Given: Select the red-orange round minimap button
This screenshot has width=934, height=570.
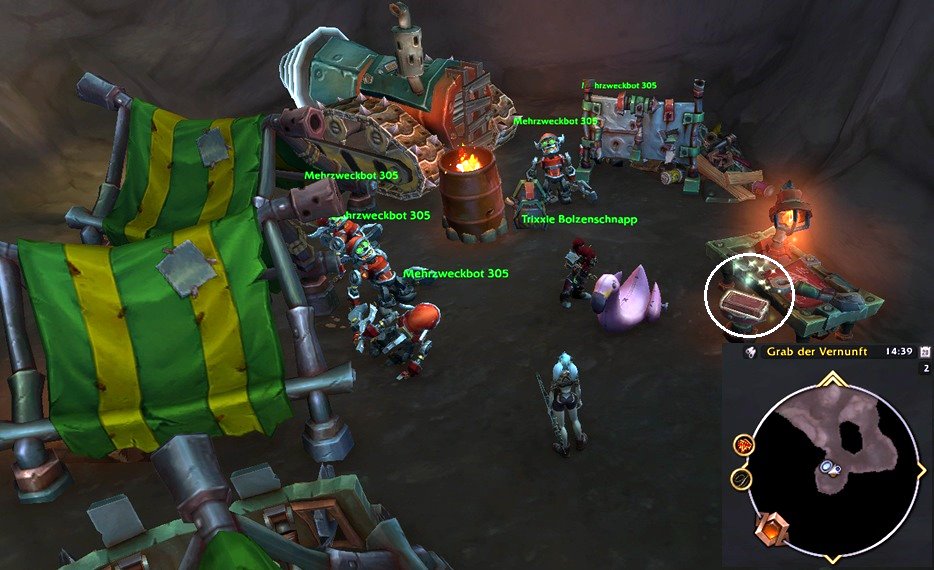Looking at the screenshot, I should (743, 445).
